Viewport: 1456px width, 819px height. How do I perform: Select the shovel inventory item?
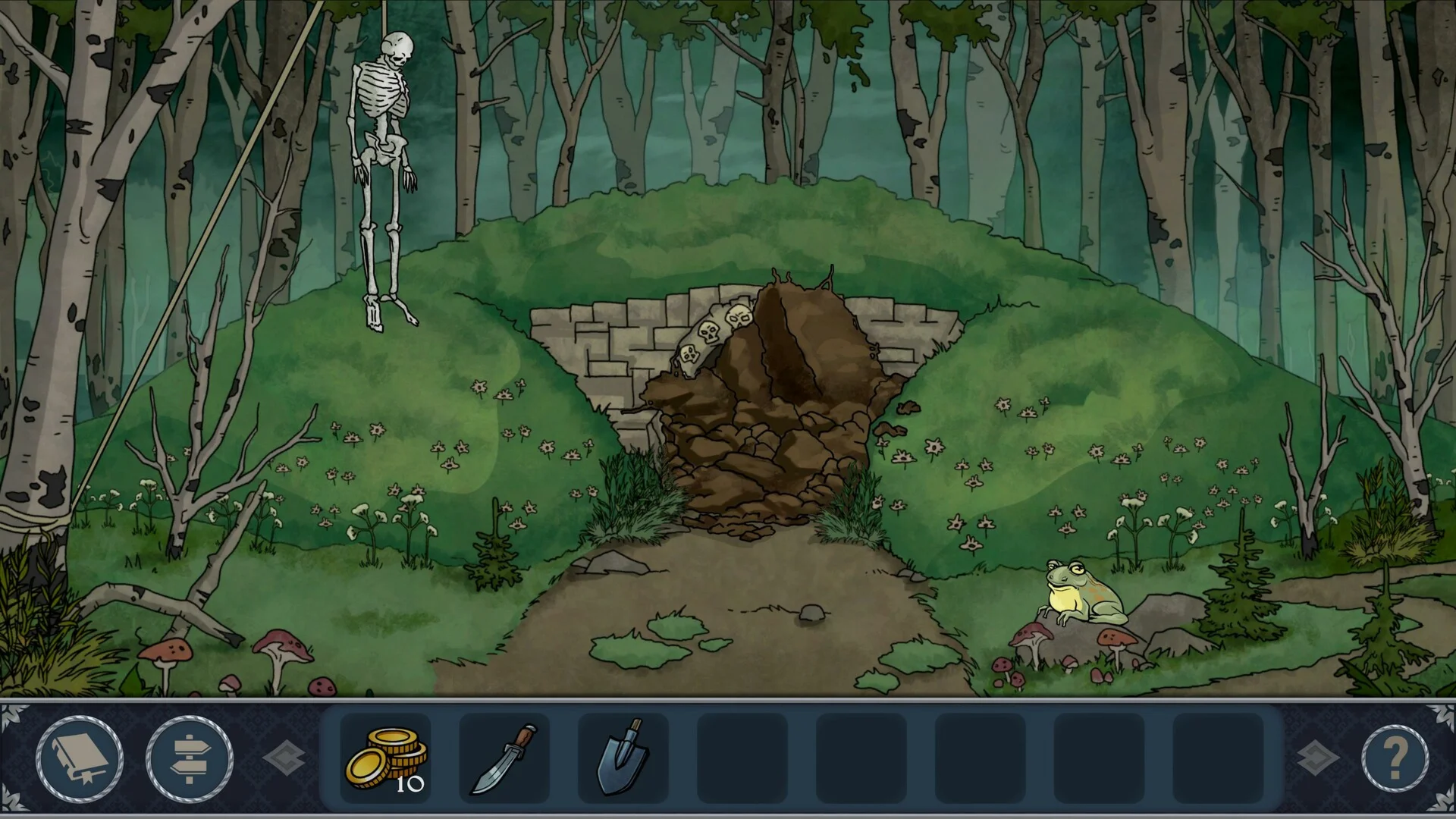click(623, 758)
